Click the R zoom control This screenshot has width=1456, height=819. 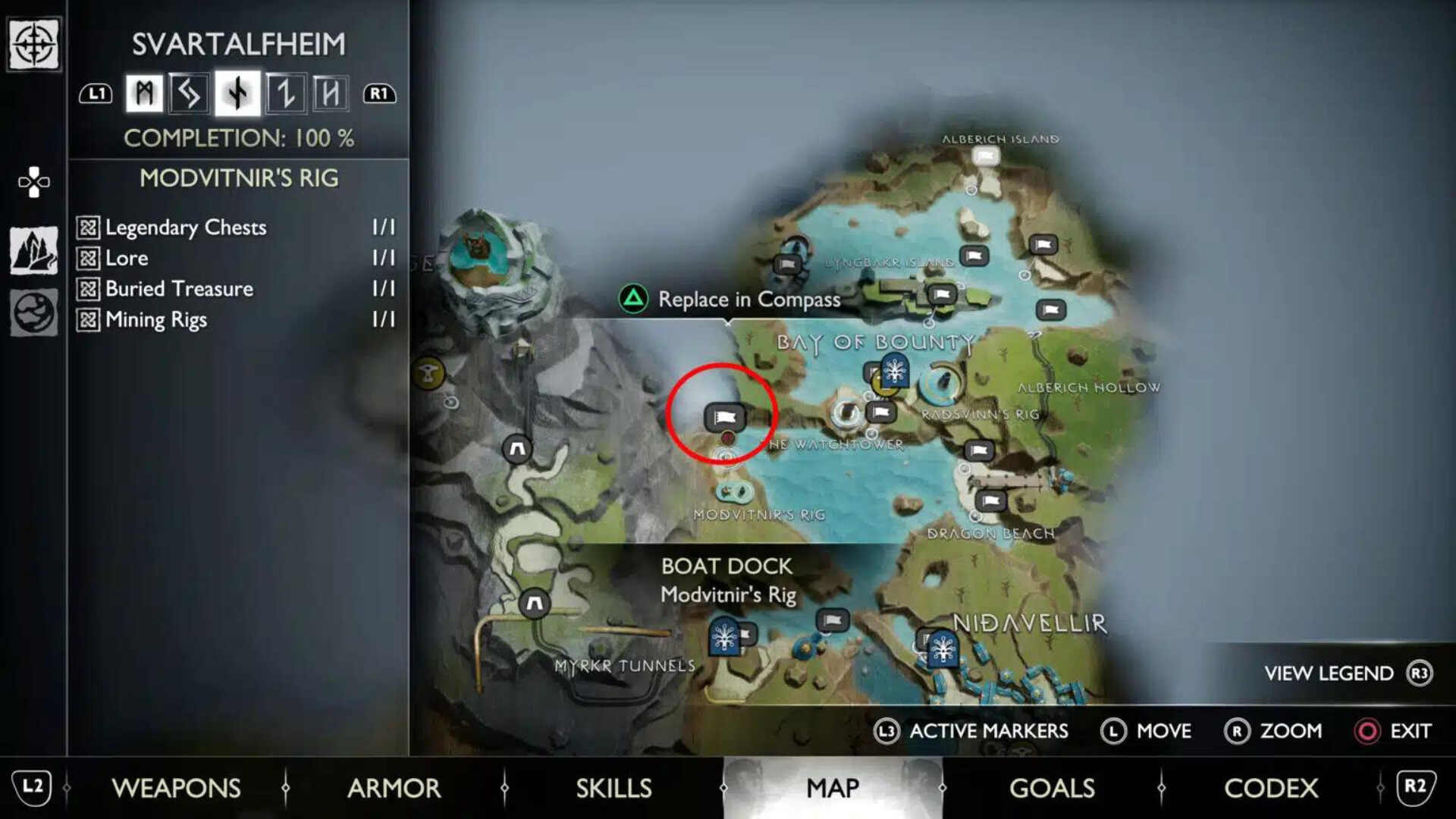1238,731
